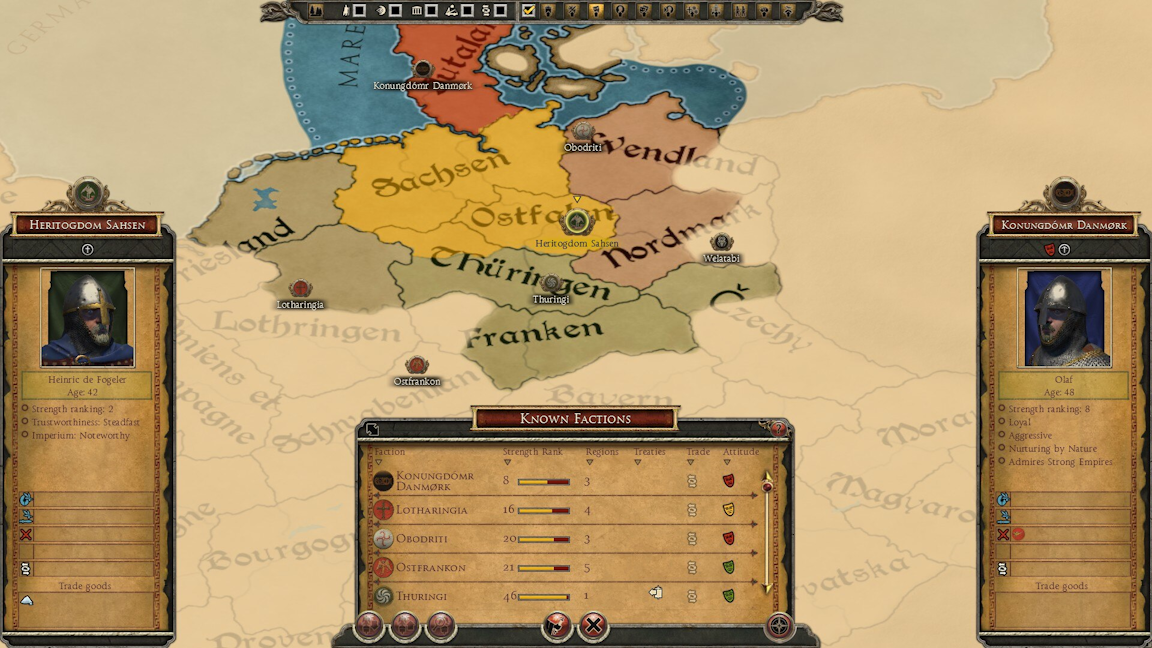Open the help button on Known Factions
Image resolution: width=1152 pixels, height=648 pixels.
click(x=778, y=429)
